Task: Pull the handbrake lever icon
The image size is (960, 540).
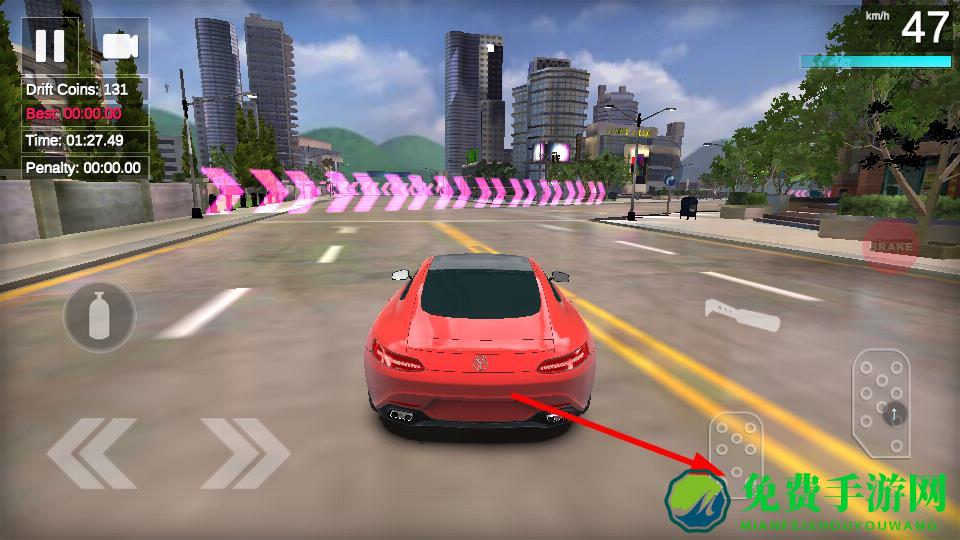Action: (x=742, y=314)
